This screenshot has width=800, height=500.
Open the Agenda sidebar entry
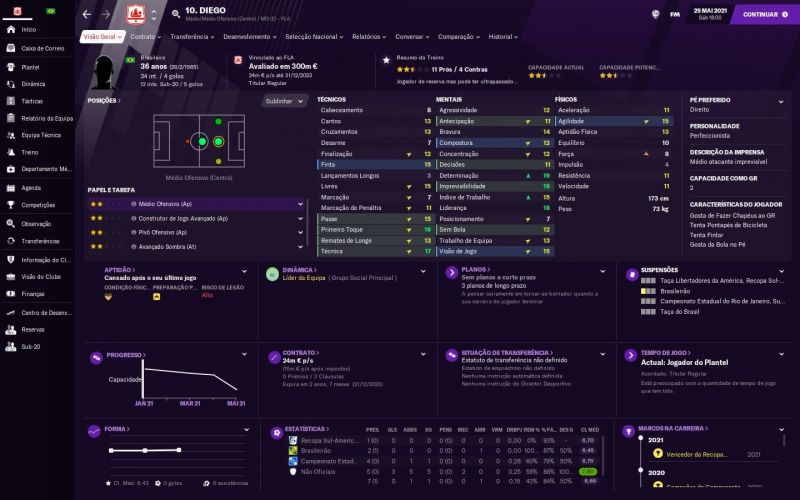31,187
